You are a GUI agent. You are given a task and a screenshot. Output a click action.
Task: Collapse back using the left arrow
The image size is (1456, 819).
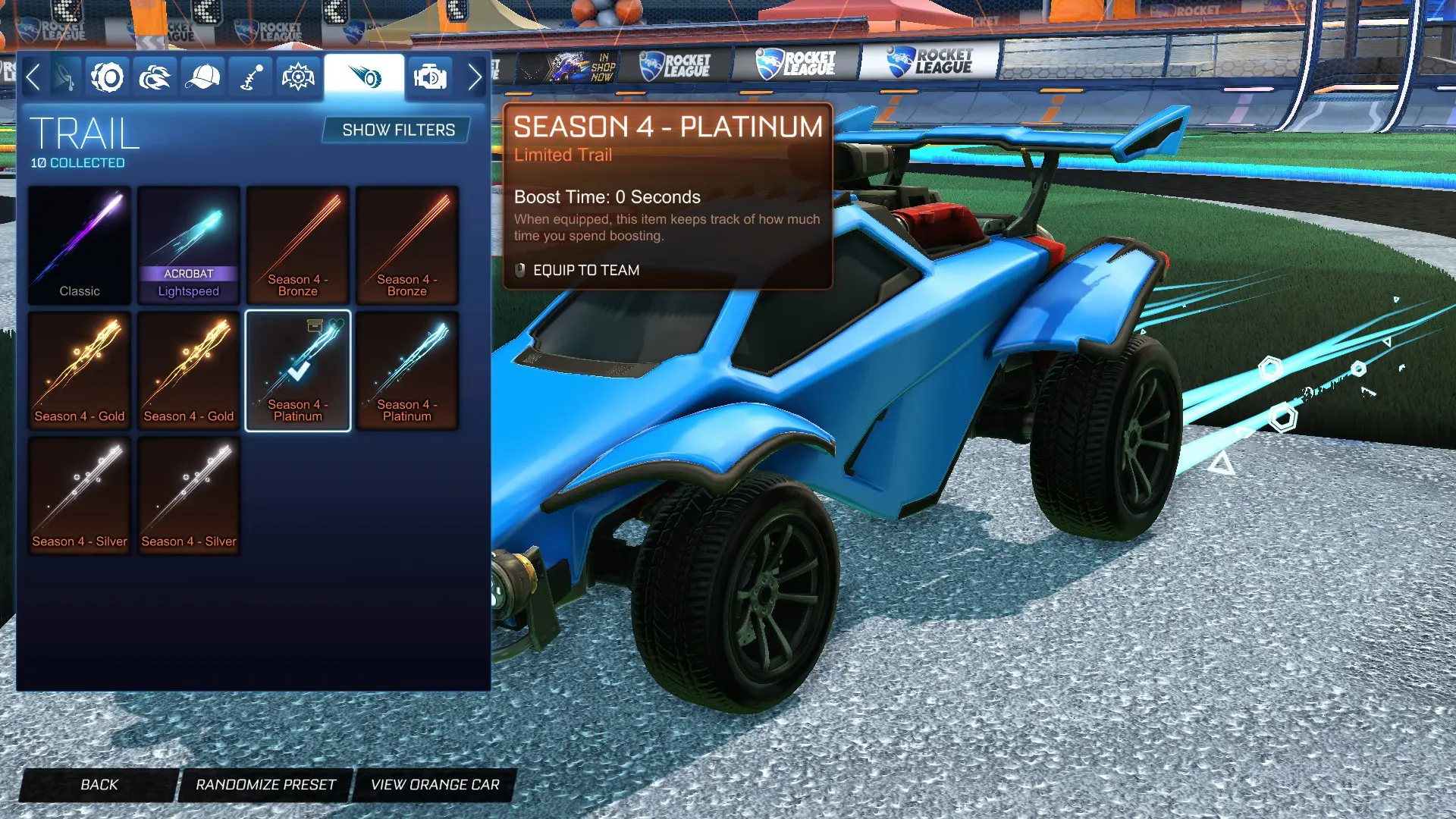pyautogui.click(x=33, y=77)
